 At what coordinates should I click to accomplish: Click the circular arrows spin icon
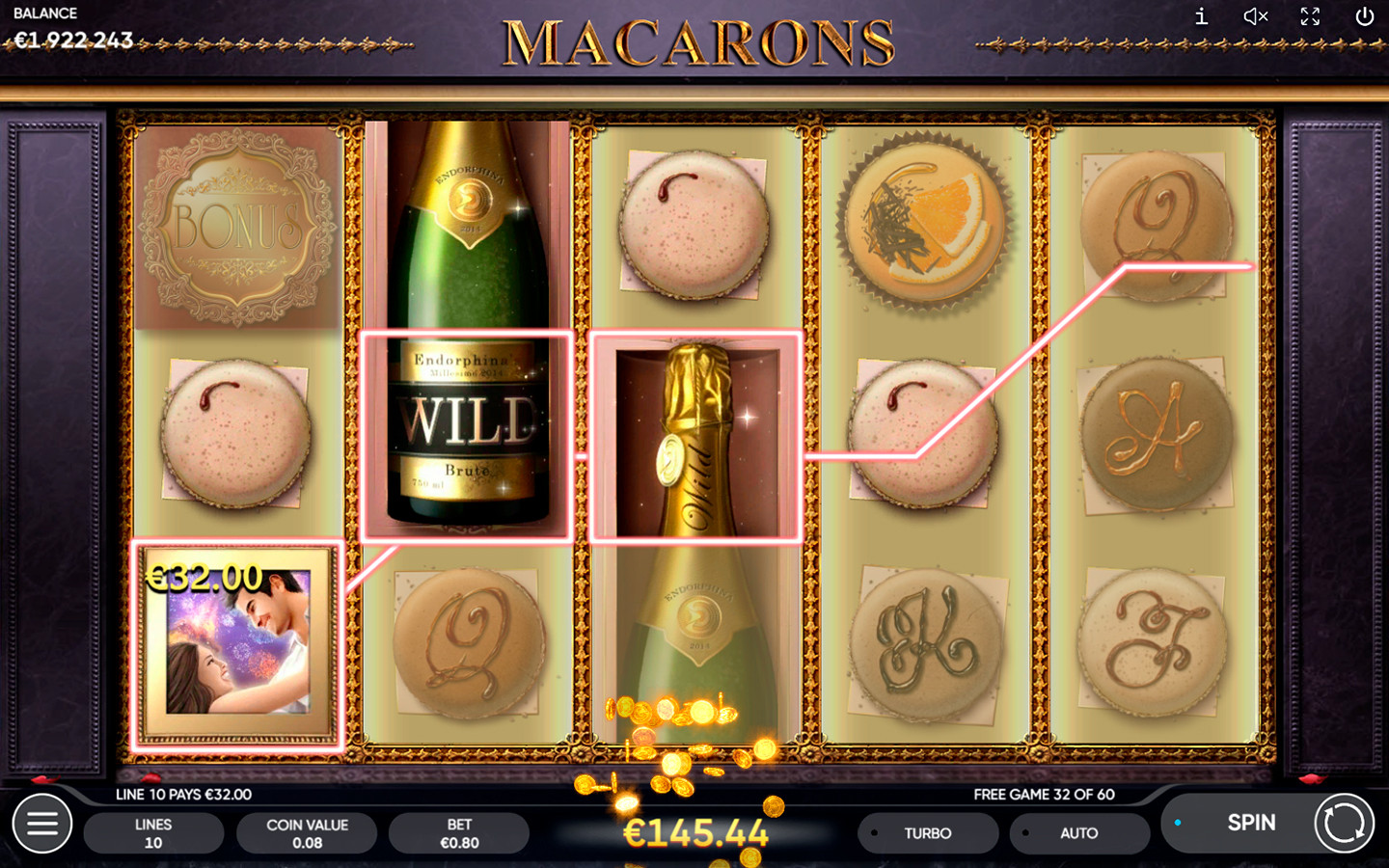point(1345,824)
